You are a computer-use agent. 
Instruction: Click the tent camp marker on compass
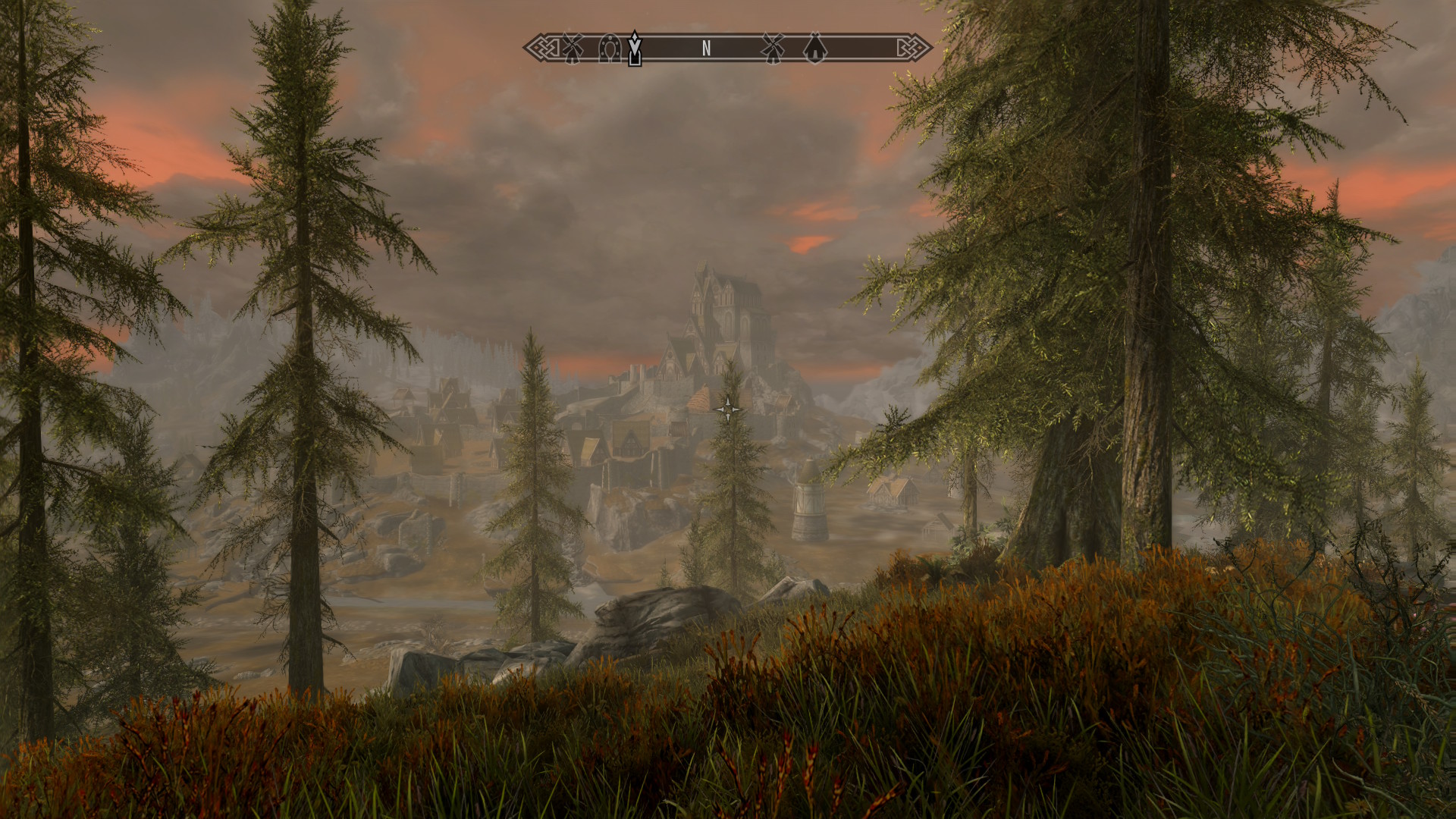tap(814, 49)
